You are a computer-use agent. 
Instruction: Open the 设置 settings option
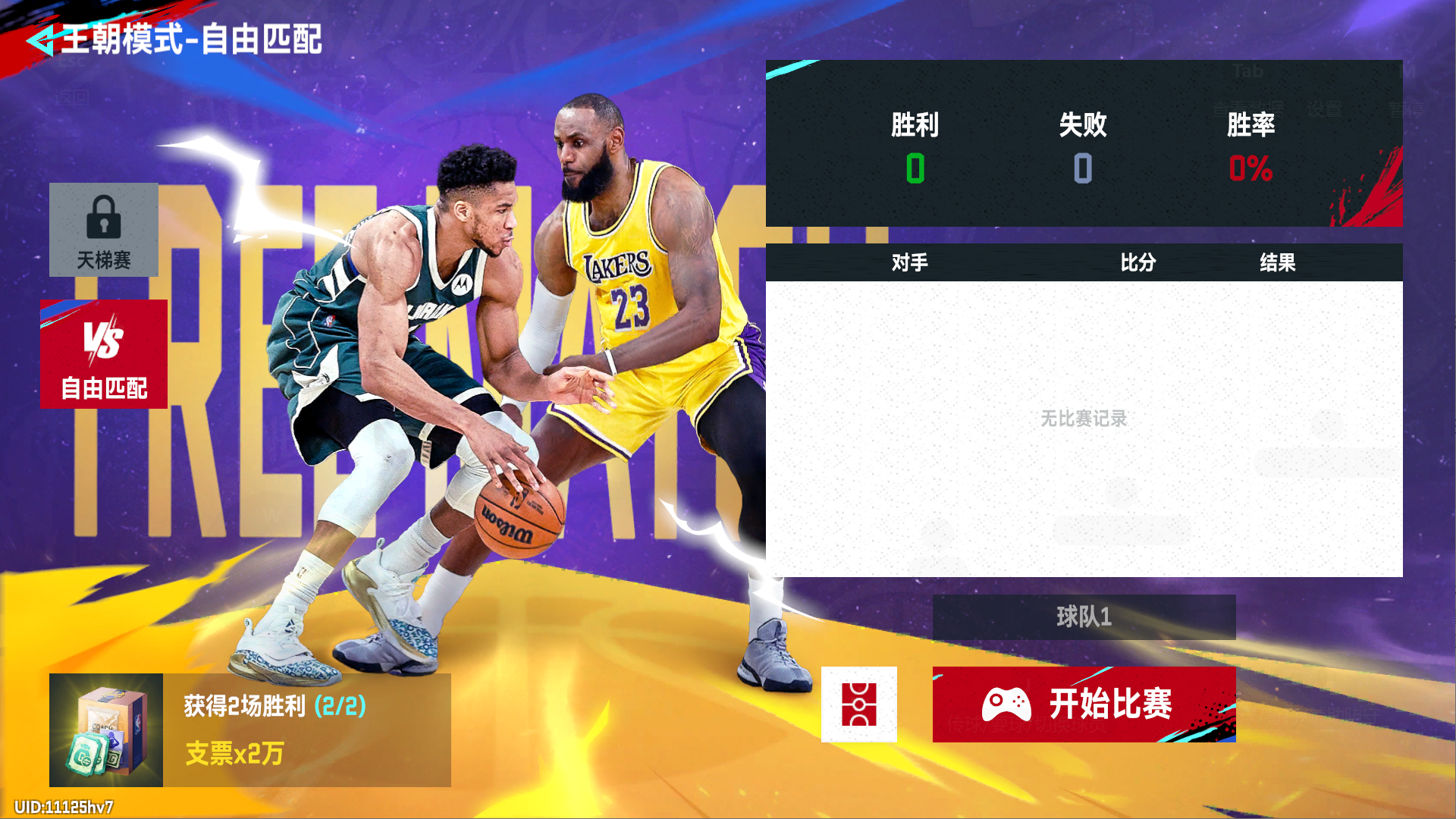[1325, 108]
